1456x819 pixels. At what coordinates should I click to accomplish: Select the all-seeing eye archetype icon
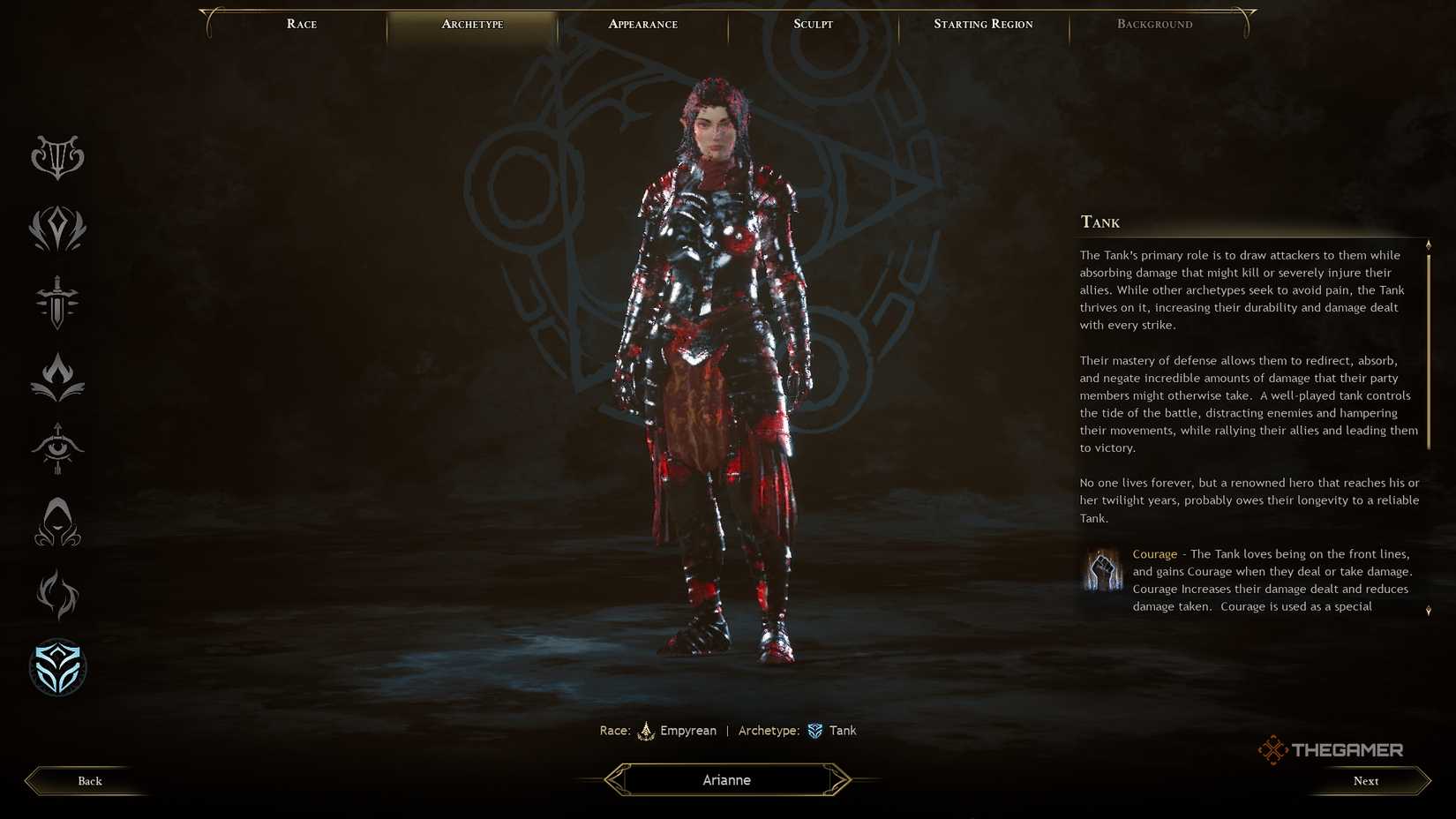click(56, 448)
